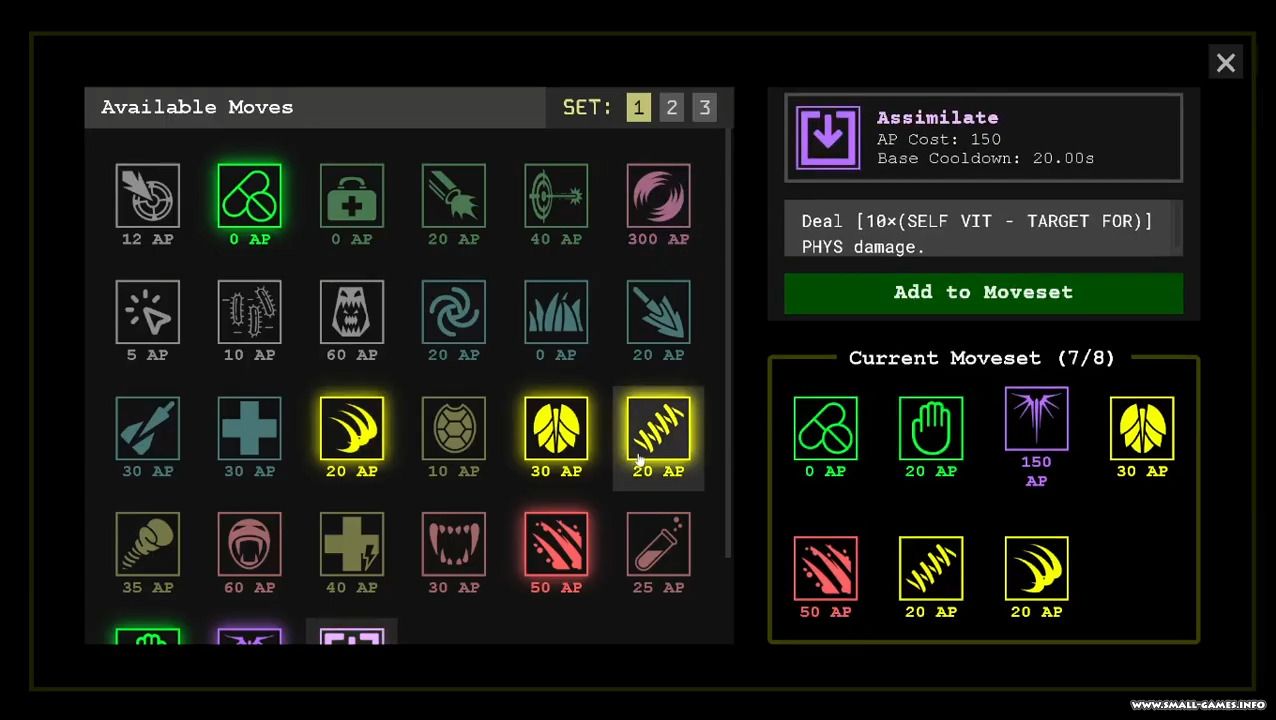
Task: Select the 60 AP monster face move
Action: pos(351,312)
